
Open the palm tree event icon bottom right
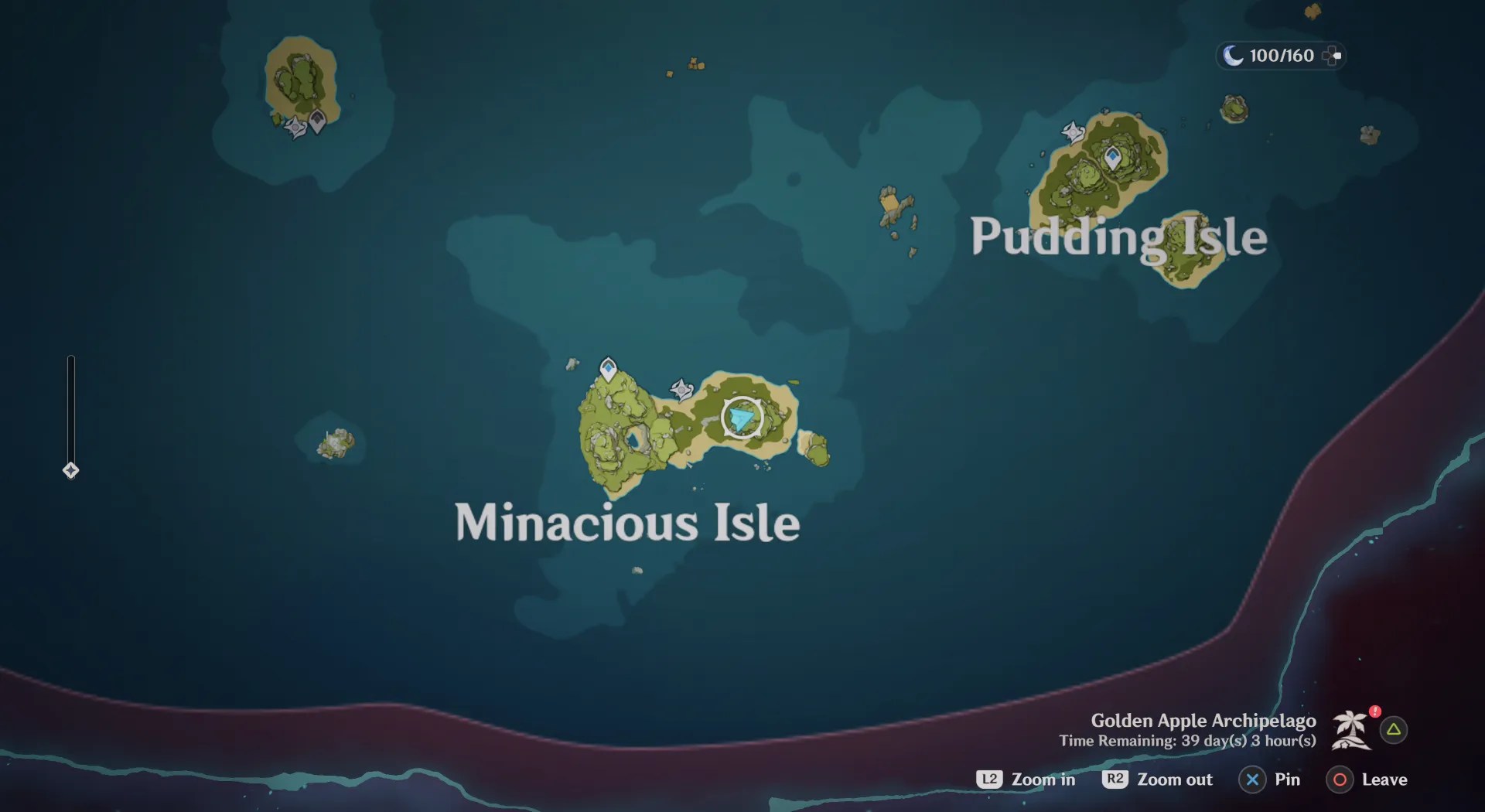(1350, 731)
